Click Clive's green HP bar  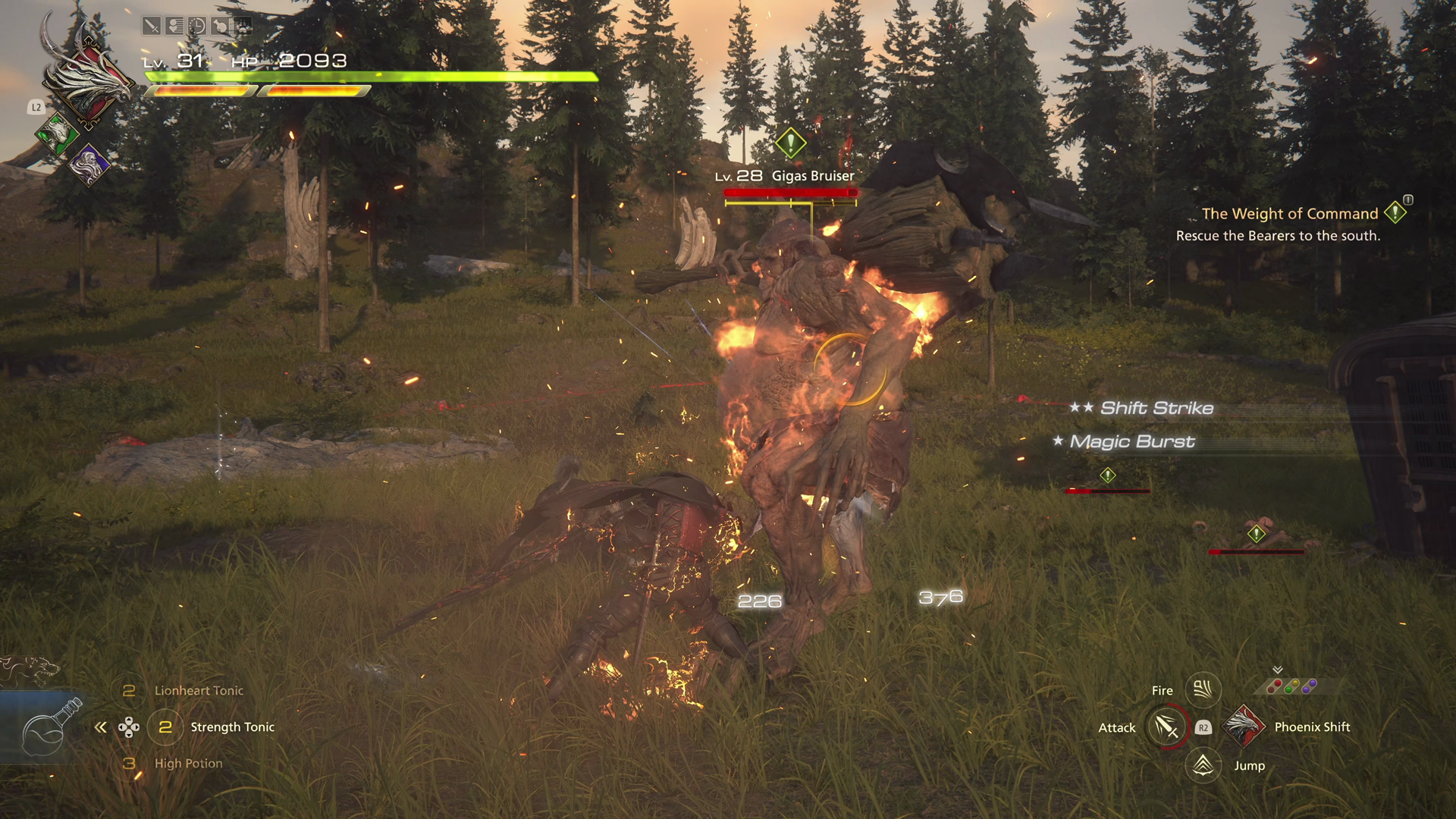point(372,76)
